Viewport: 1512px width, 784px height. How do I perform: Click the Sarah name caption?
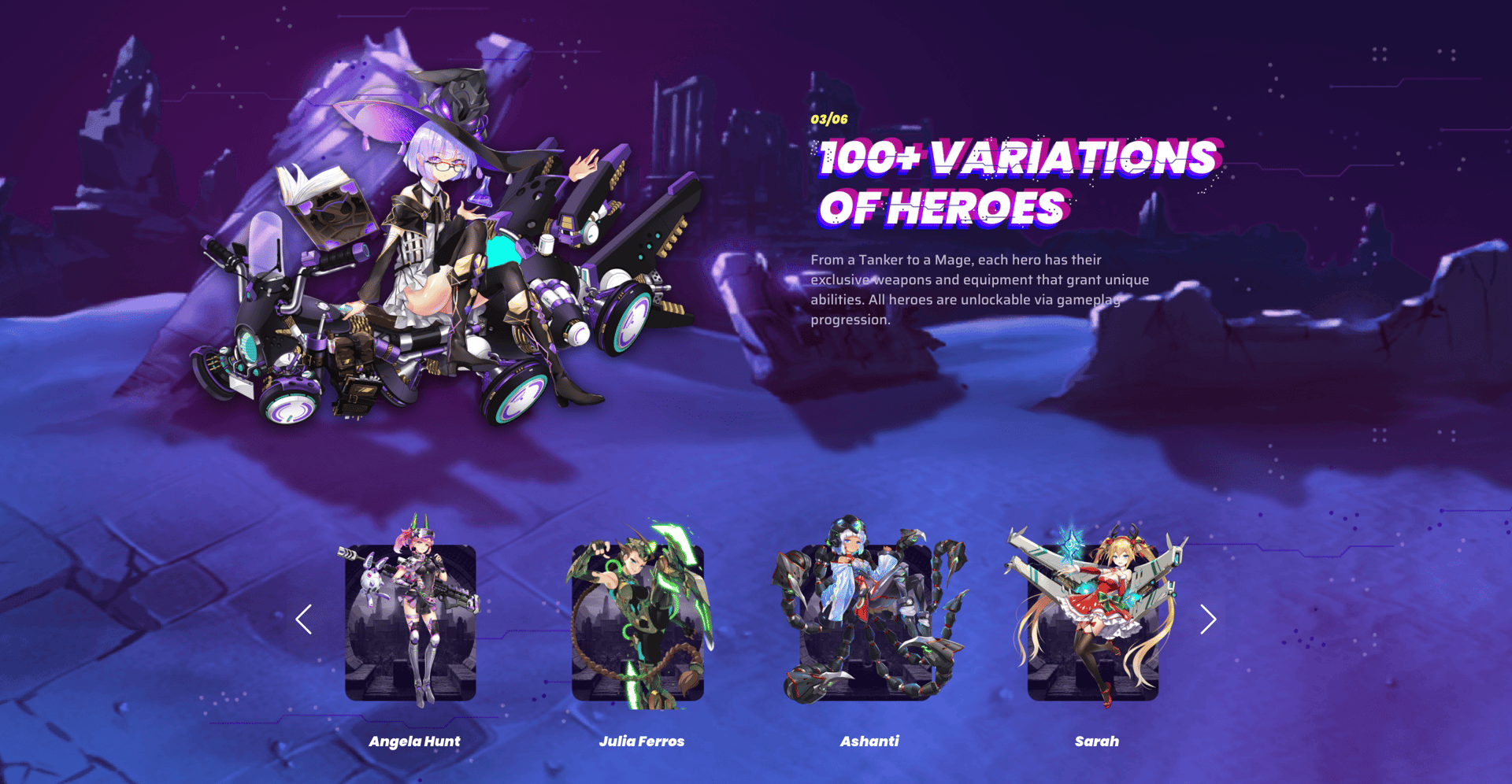coord(1097,741)
